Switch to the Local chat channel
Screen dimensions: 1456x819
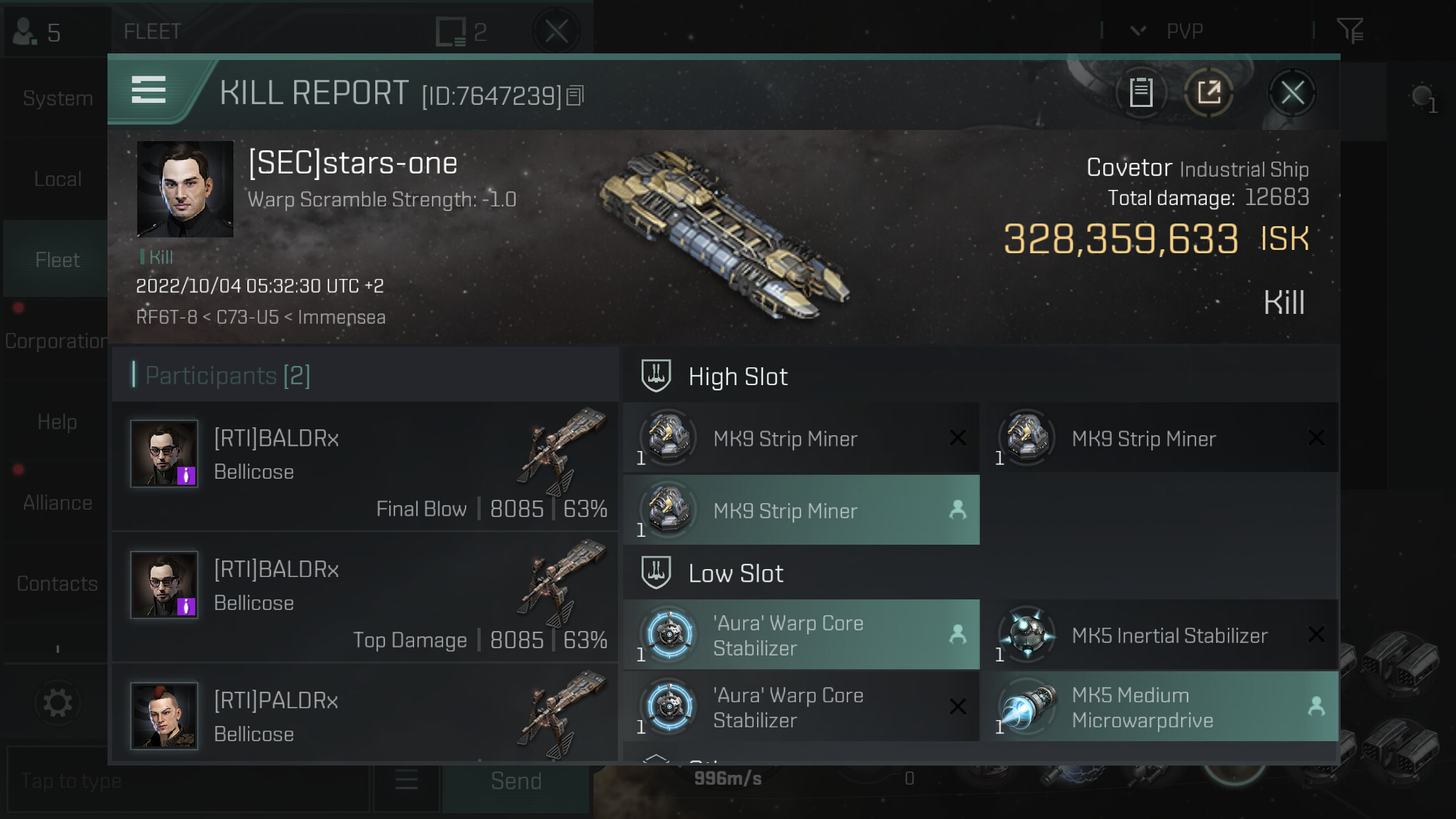57,179
